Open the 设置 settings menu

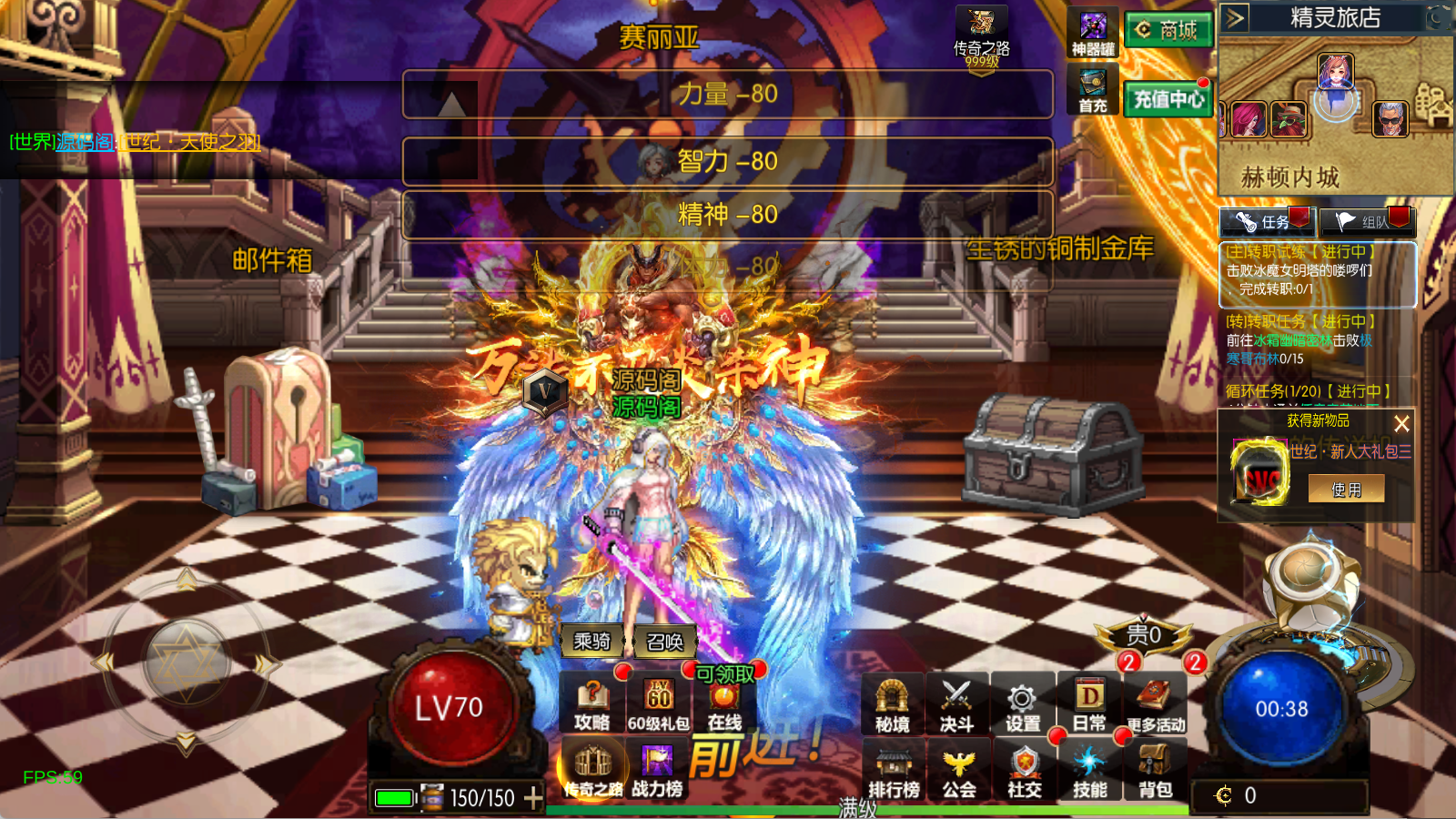pyautogui.click(x=1023, y=706)
